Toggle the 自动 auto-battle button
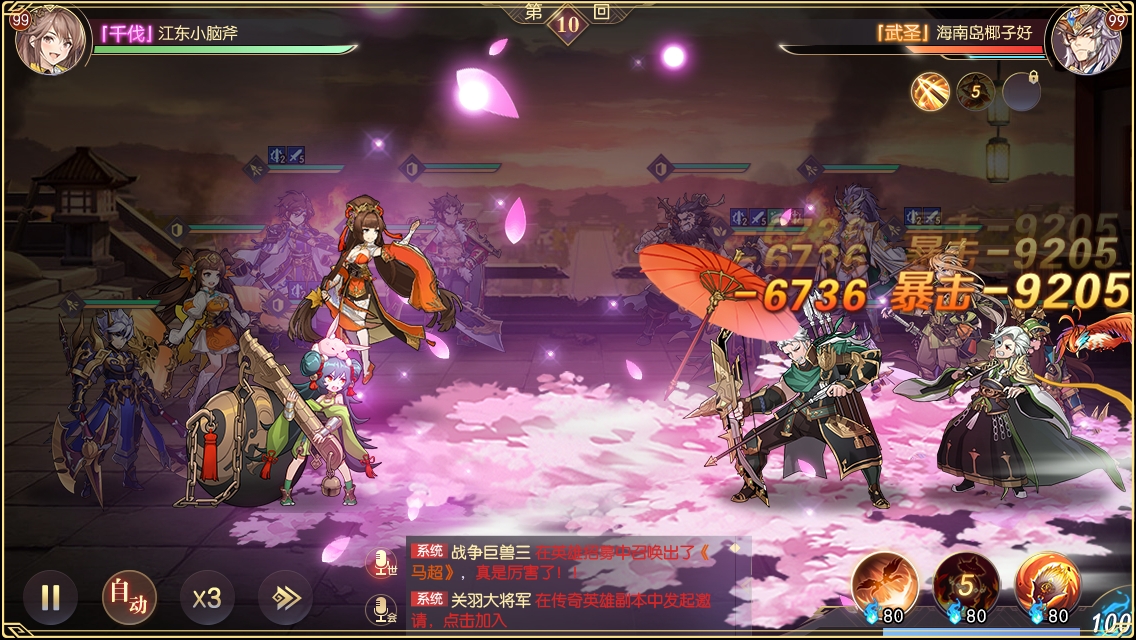The image size is (1136, 640). click(129, 598)
